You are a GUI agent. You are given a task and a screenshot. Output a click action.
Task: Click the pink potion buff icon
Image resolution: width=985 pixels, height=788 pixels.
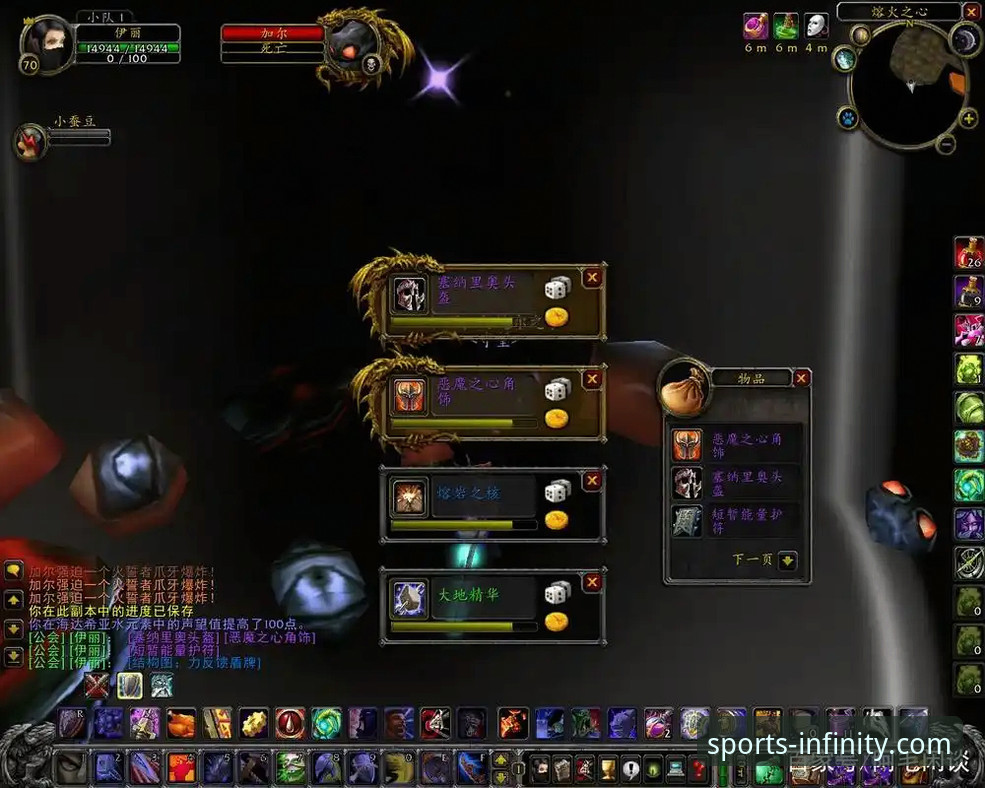coord(756,25)
